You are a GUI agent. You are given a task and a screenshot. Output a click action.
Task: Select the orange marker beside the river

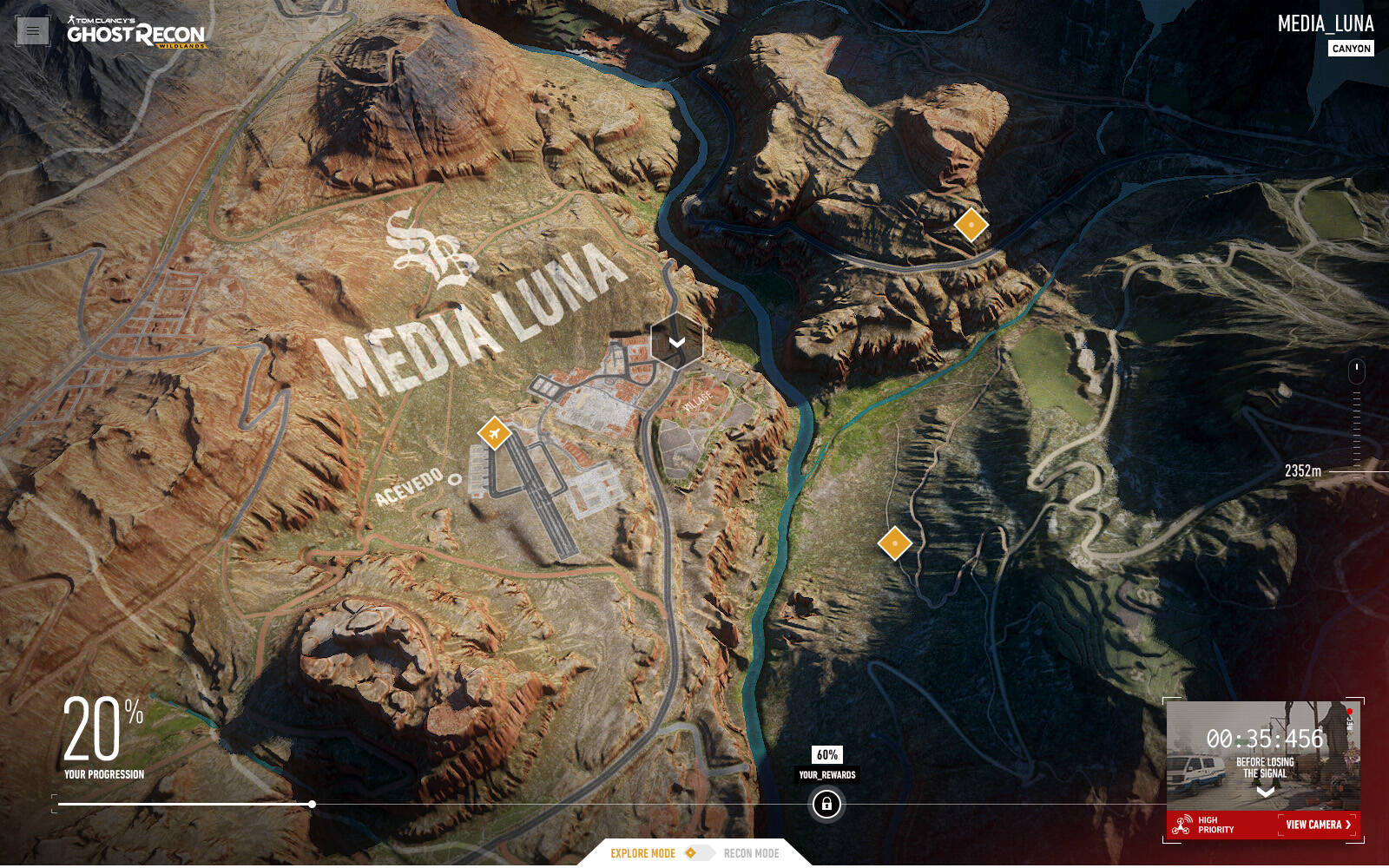click(894, 543)
